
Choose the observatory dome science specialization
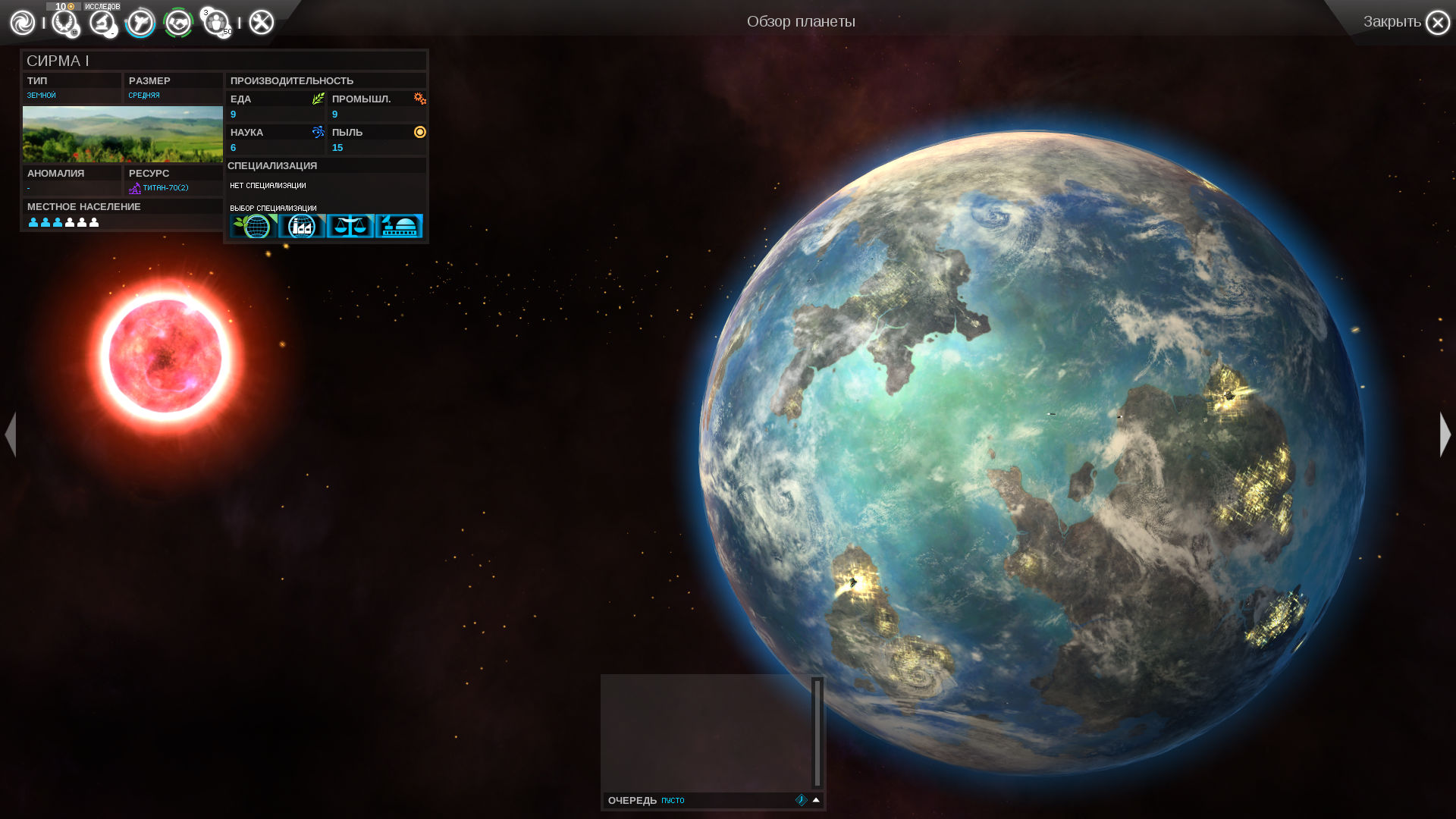click(399, 226)
